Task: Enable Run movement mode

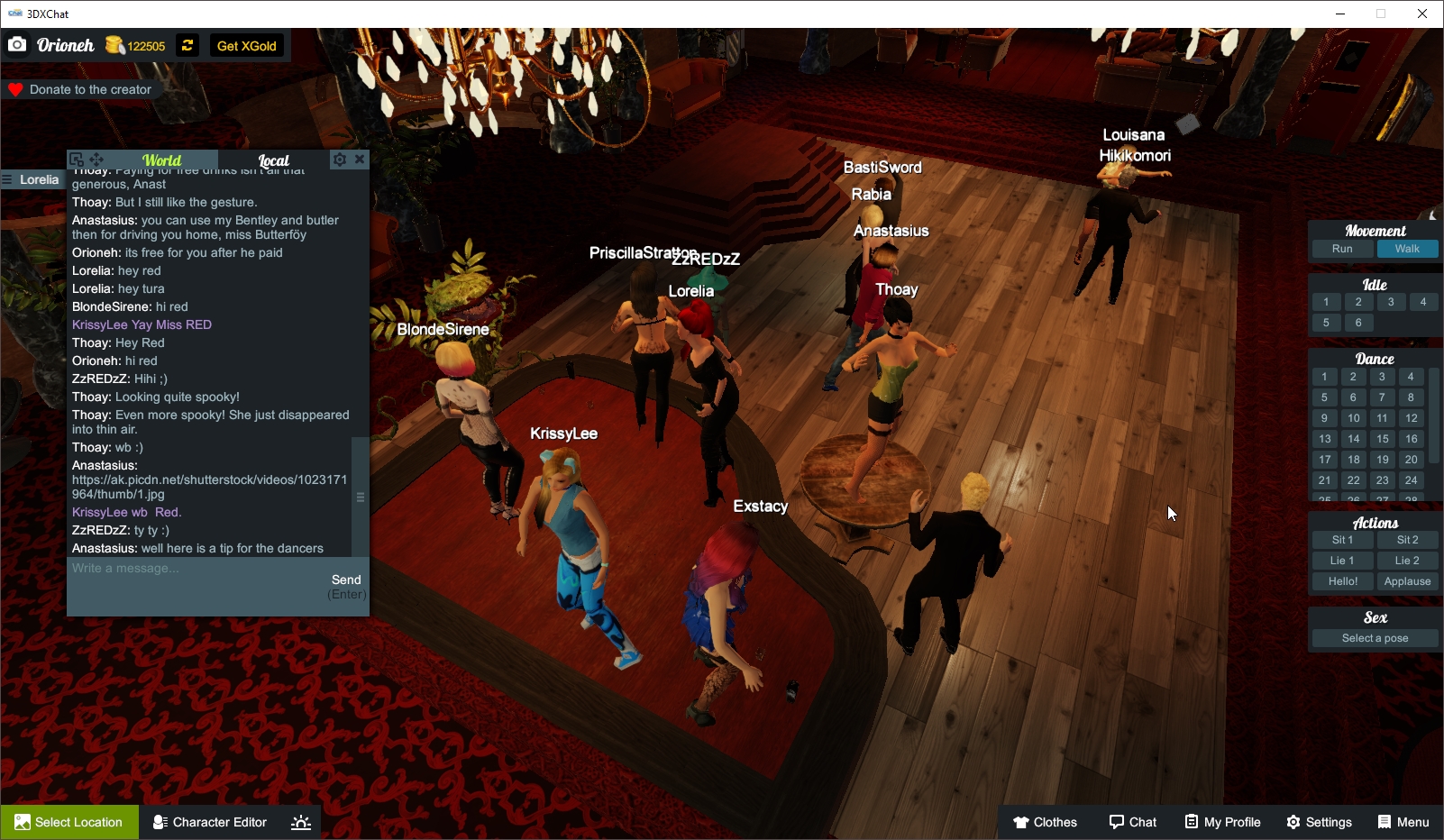Action: click(1341, 249)
